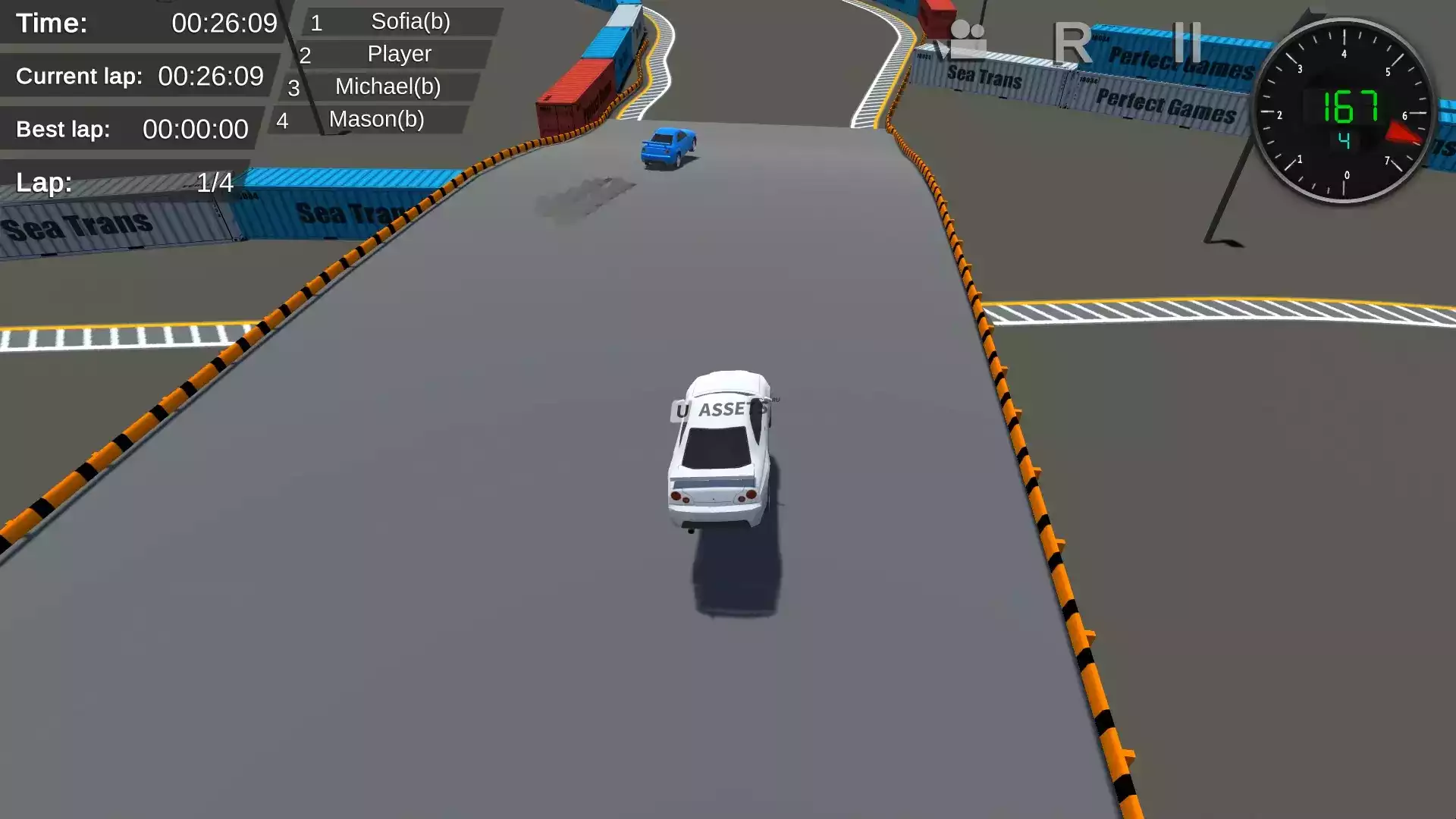Pause the race
Image resolution: width=1456 pixels, height=819 pixels.
coord(1186,42)
